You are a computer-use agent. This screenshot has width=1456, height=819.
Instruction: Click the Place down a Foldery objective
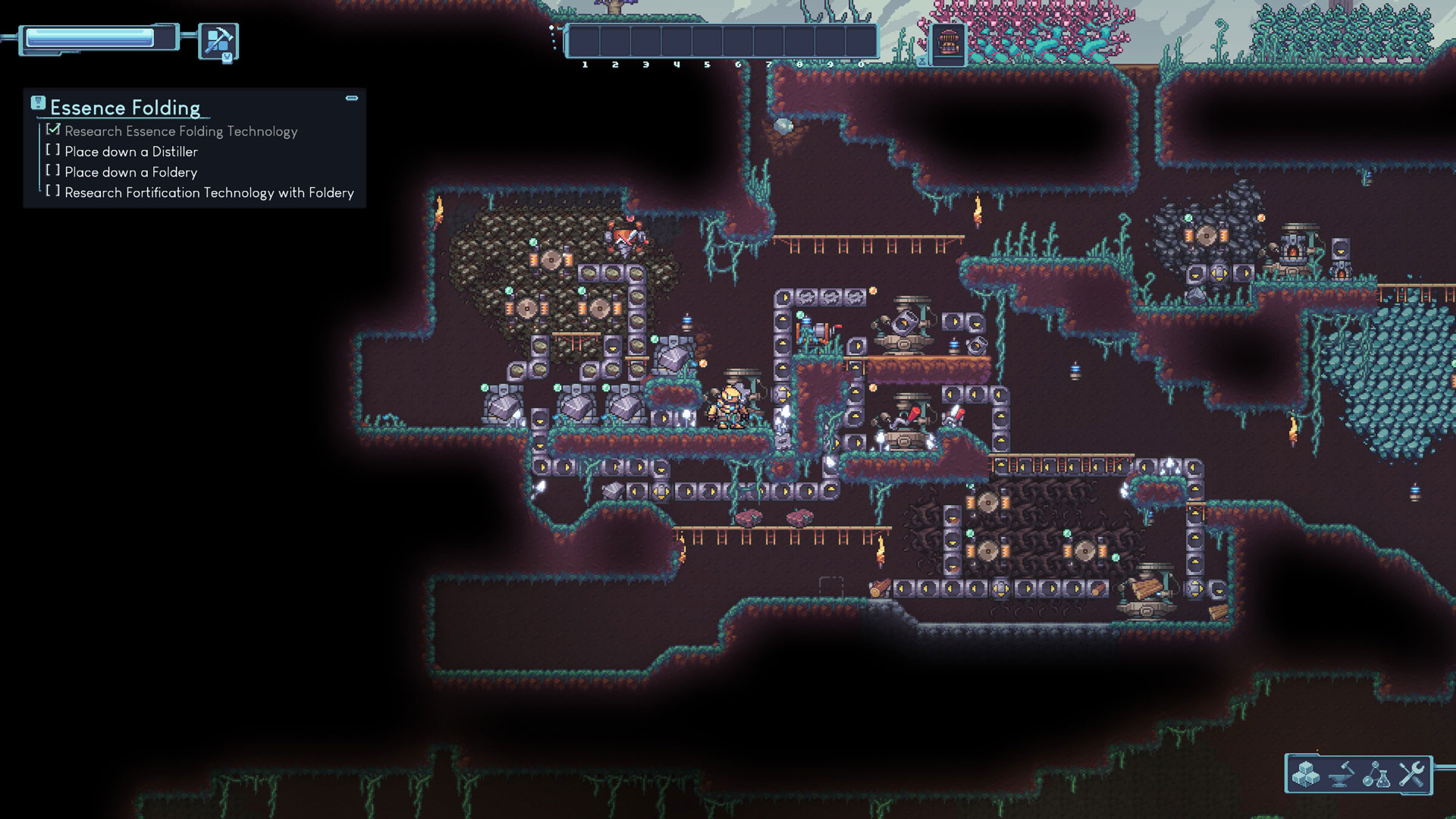[130, 172]
